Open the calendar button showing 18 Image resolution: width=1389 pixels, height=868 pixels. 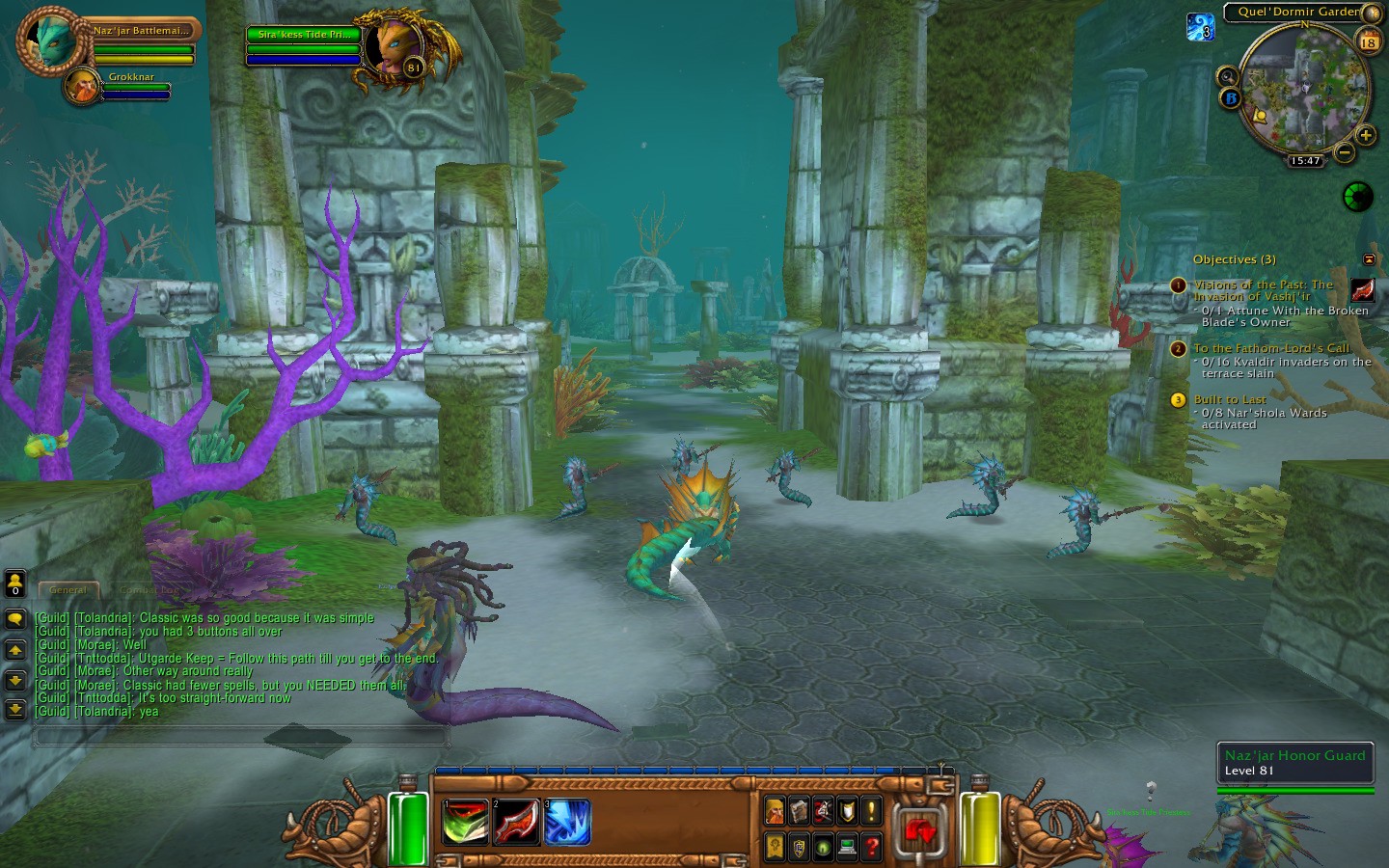coord(1368,41)
